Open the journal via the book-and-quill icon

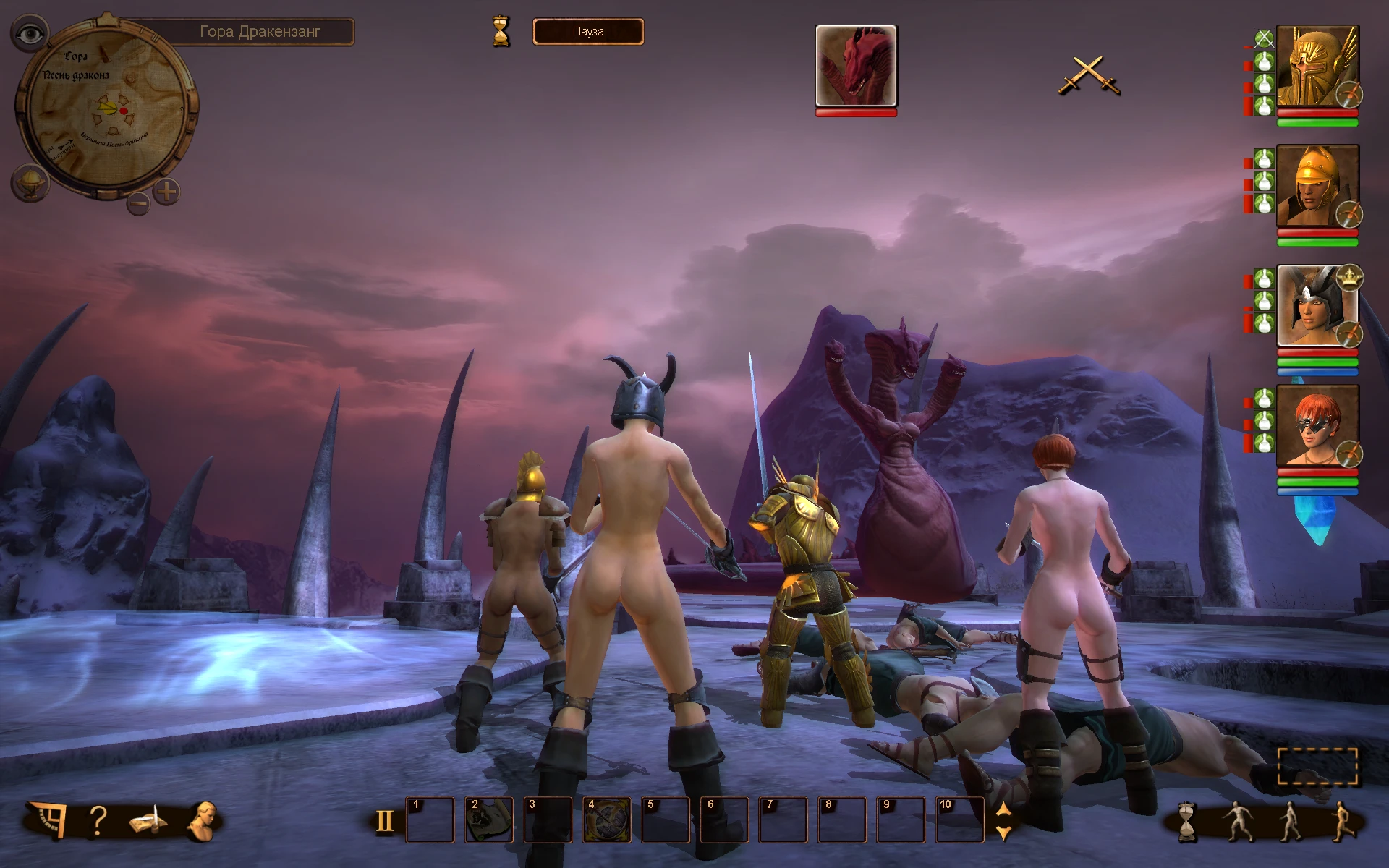148,820
